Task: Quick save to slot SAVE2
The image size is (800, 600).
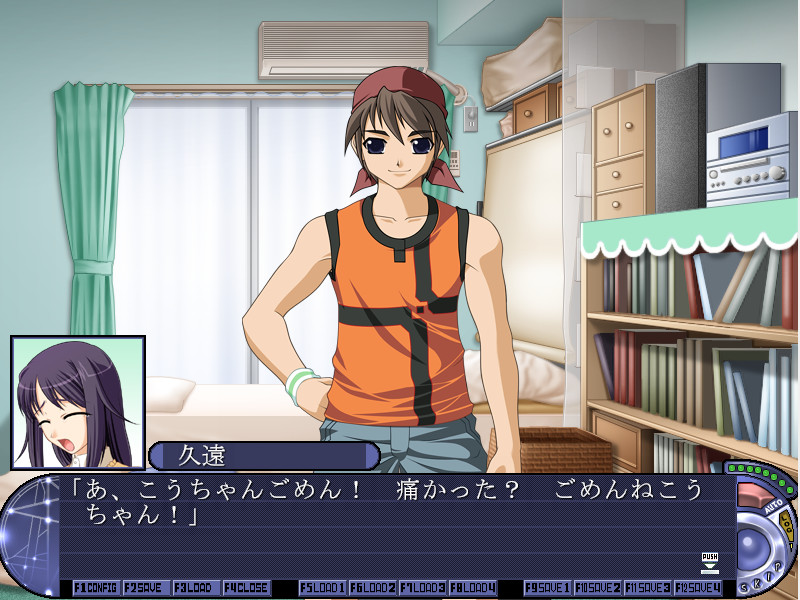Action: (597, 588)
